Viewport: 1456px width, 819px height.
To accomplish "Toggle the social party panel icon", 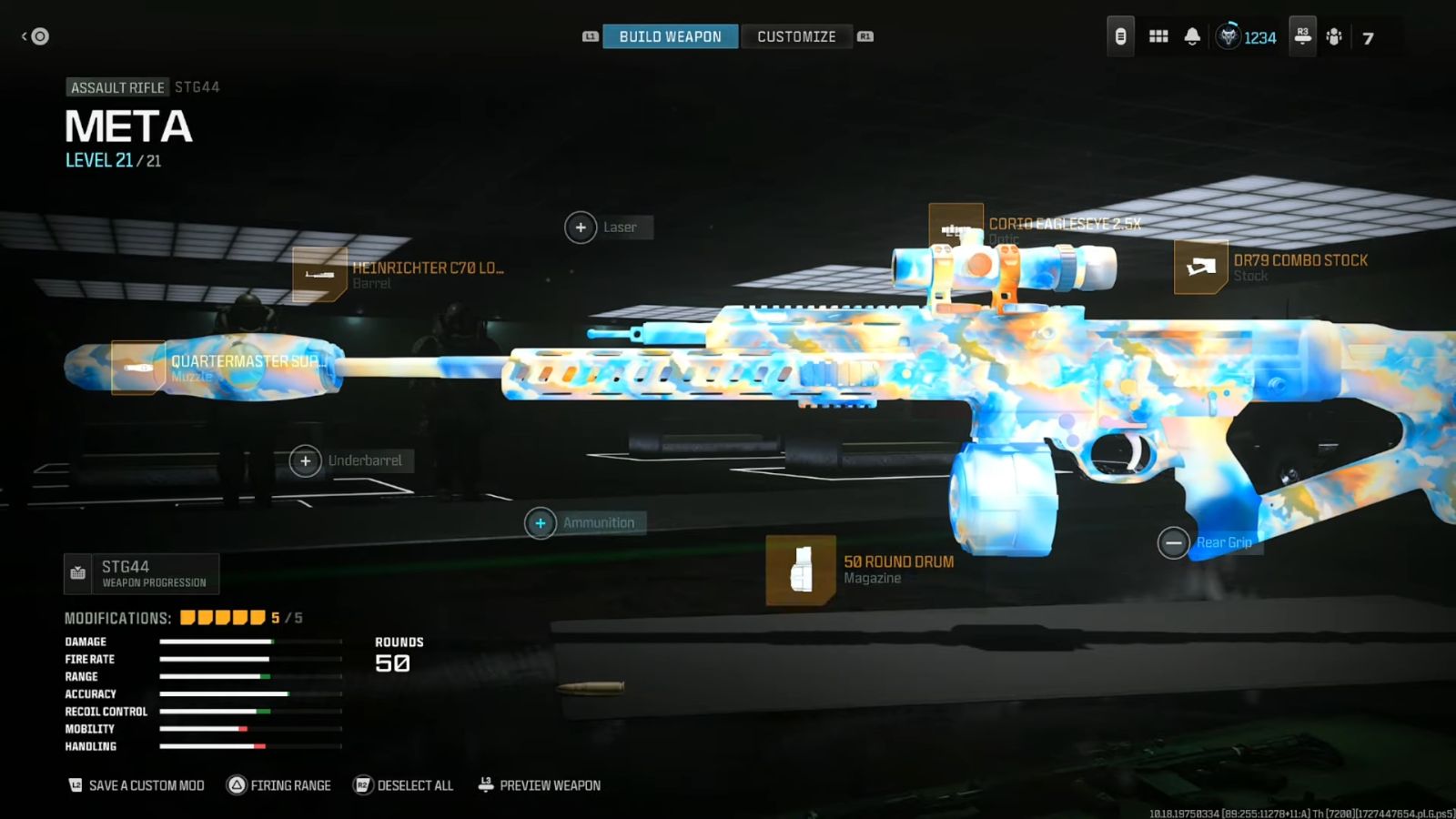I will [1334, 35].
